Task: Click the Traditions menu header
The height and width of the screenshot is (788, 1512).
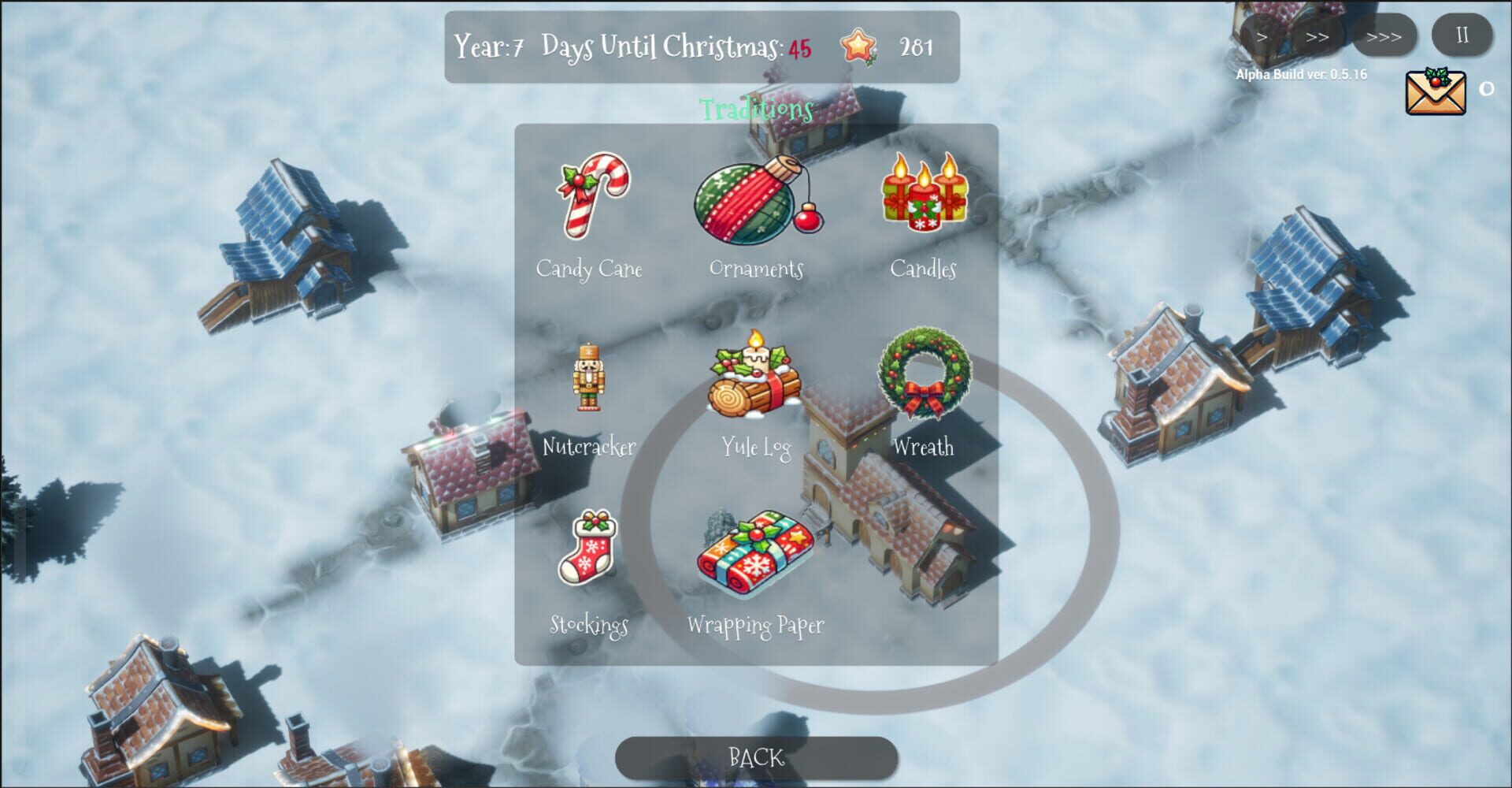Action: point(754,110)
